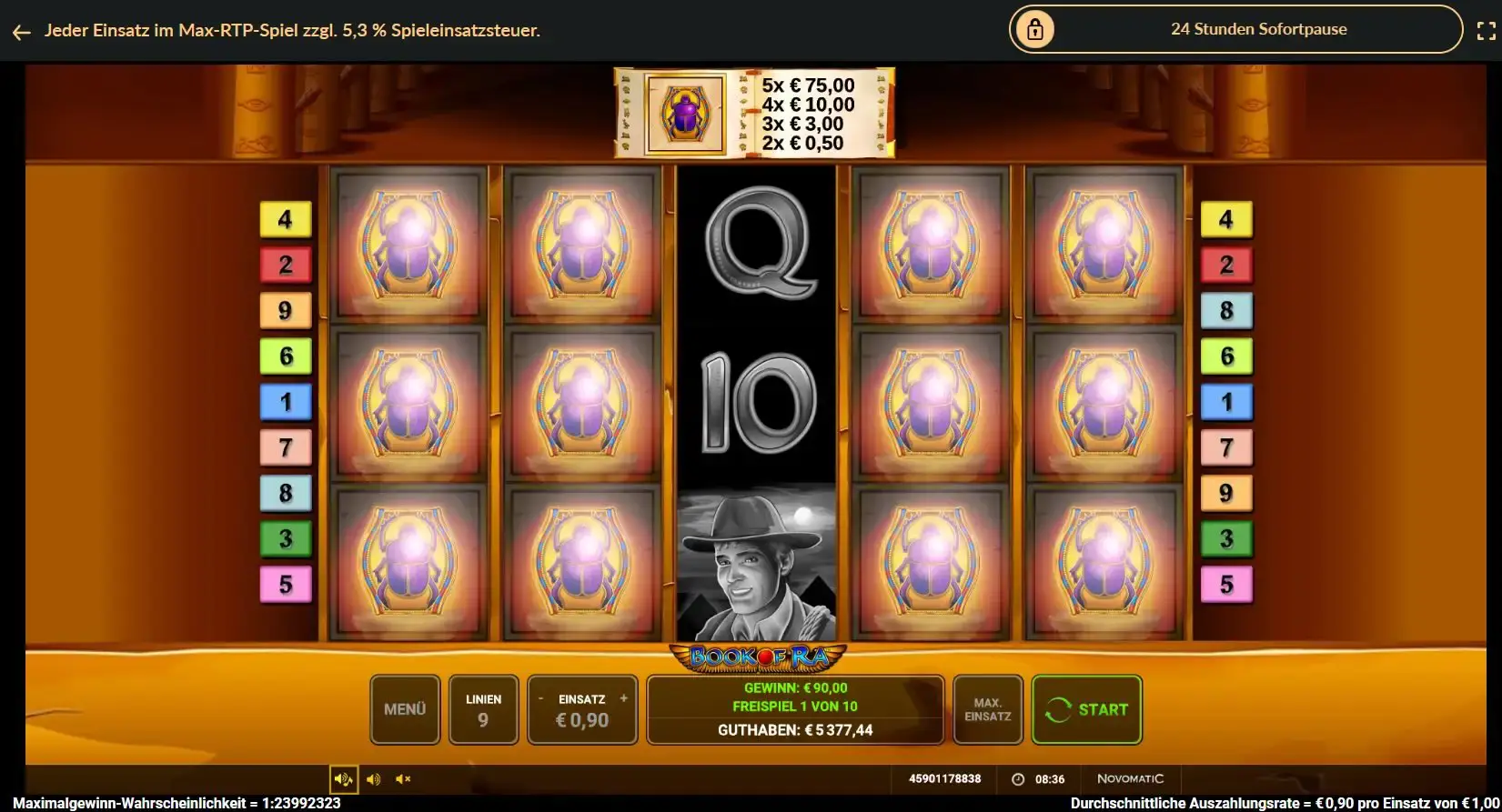This screenshot has height=812, width=1502.
Task: Switch to sound effects only
Action: pos(373,779)
